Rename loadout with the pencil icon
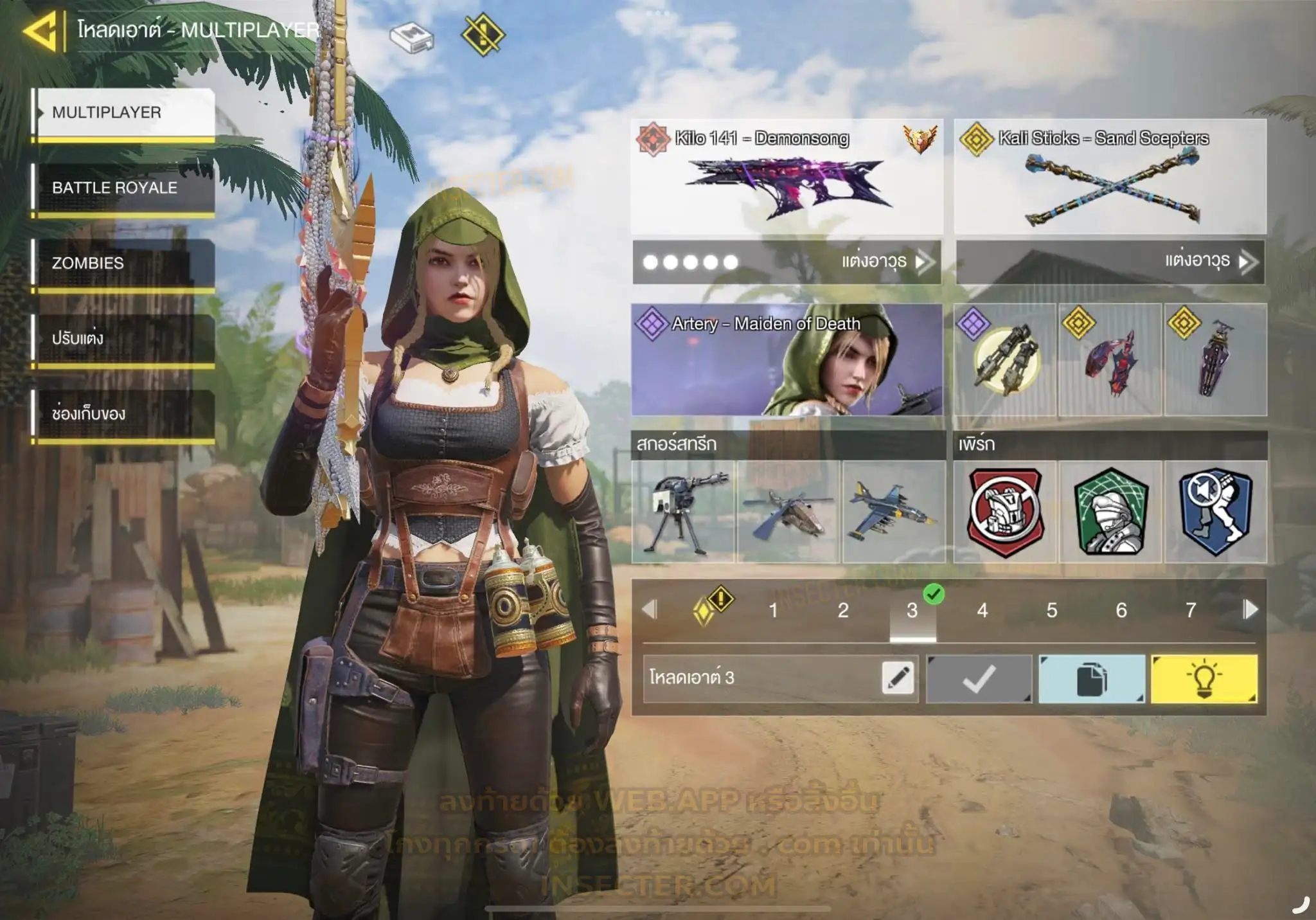This screenshot has width=1316, height=920. (x=898, y=678)
